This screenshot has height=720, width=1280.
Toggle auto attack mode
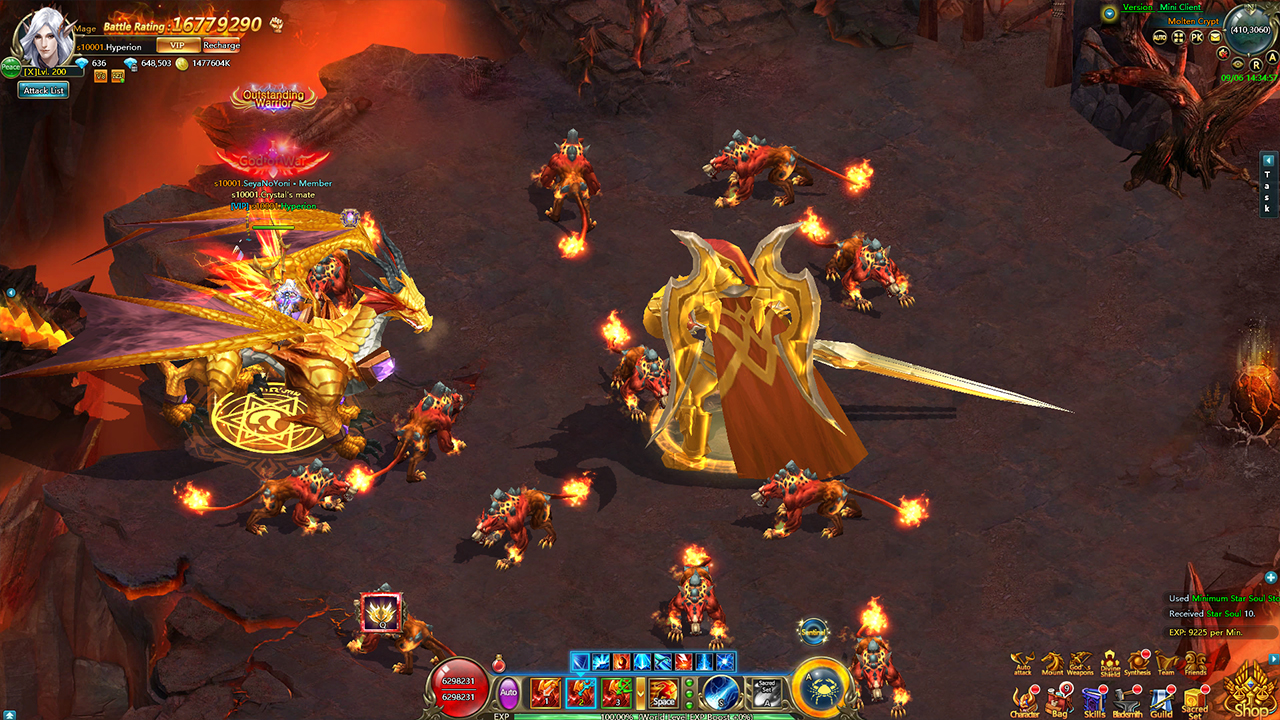point(1023,661)
